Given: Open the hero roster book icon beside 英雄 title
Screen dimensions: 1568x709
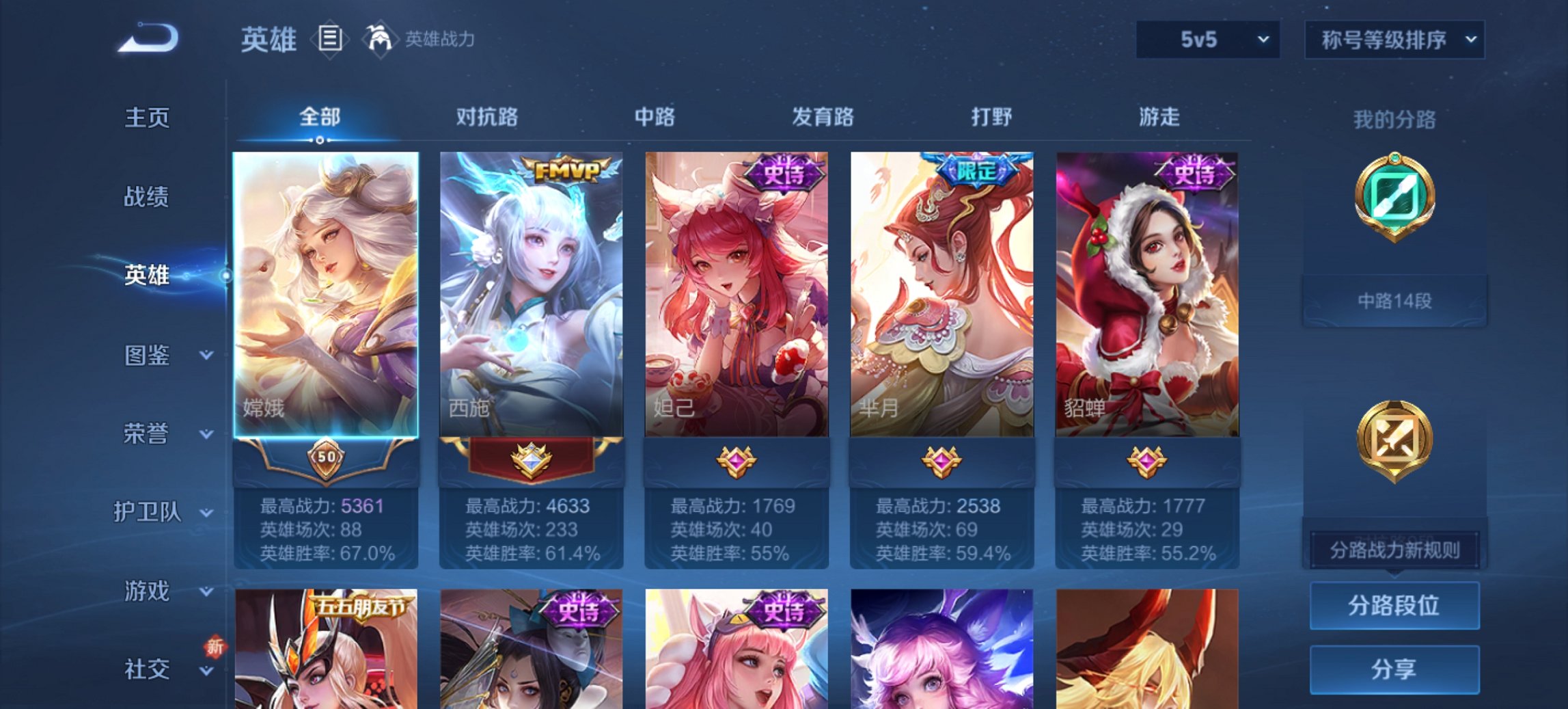Looking at the screenshot, I should point(331,40).
